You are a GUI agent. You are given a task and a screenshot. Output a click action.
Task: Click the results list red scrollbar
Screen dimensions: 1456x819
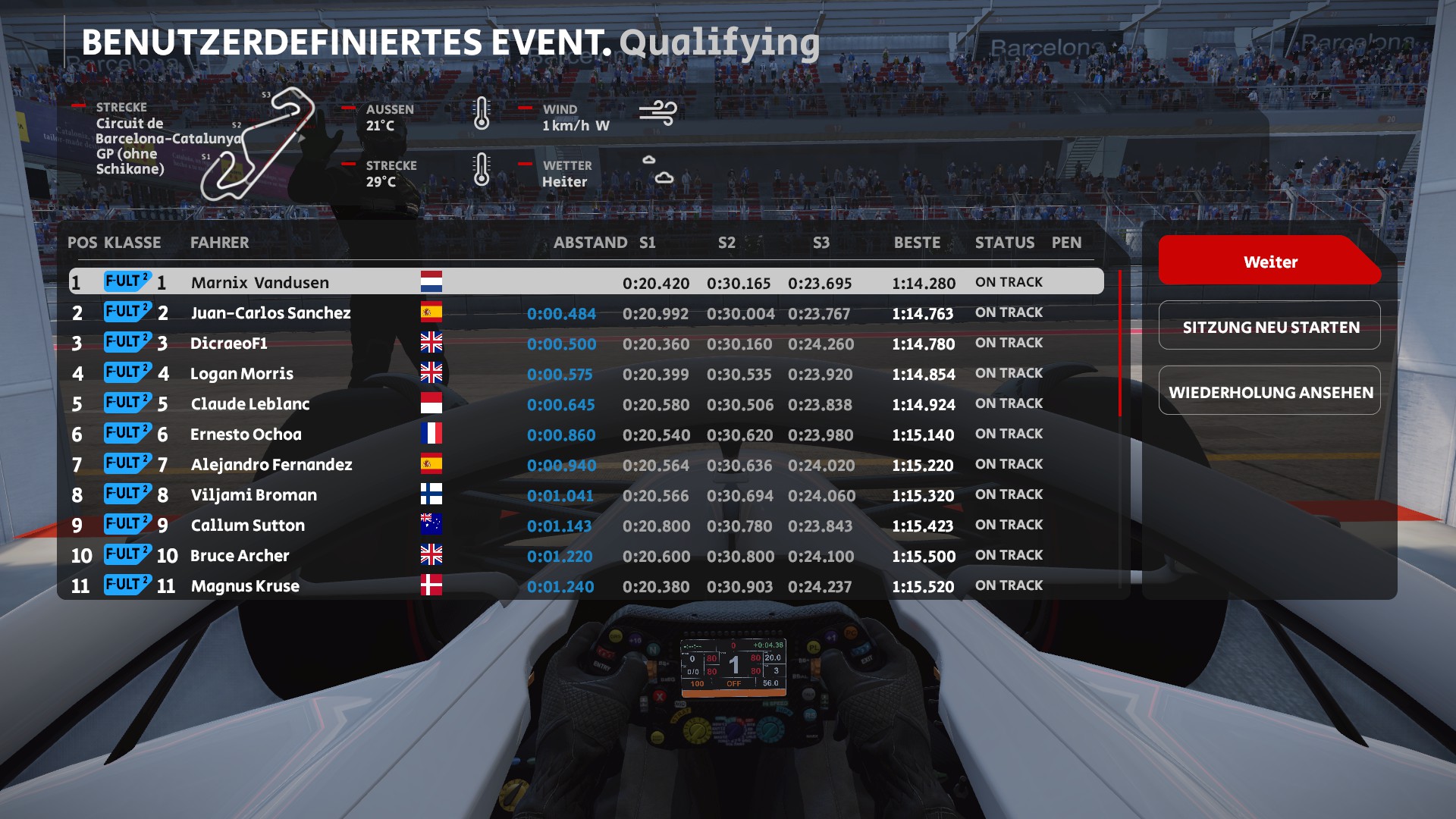(x=1119, y=343)
